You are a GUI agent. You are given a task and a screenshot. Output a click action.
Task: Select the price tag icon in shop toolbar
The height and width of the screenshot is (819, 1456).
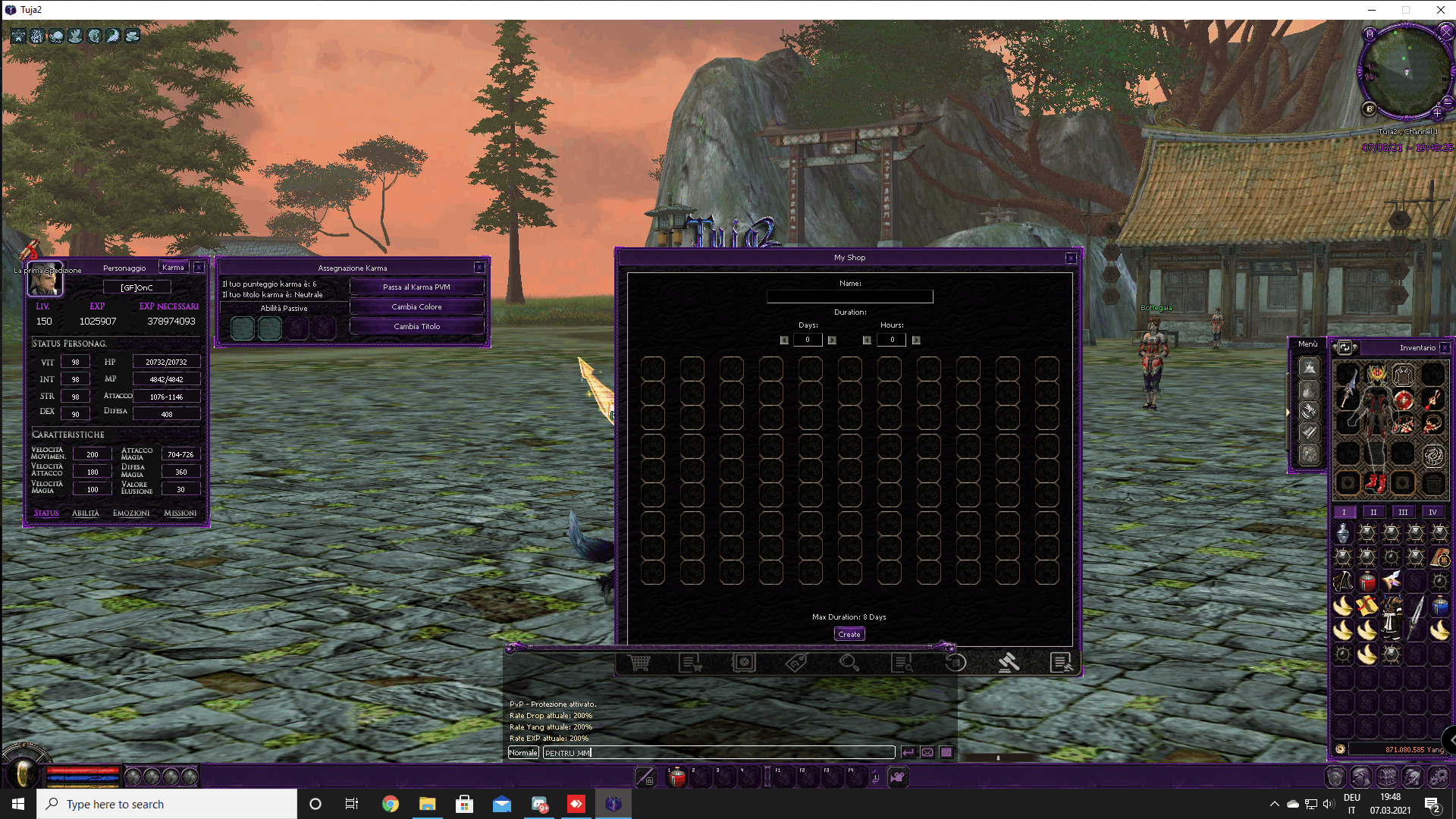click(x=796, y=662)
